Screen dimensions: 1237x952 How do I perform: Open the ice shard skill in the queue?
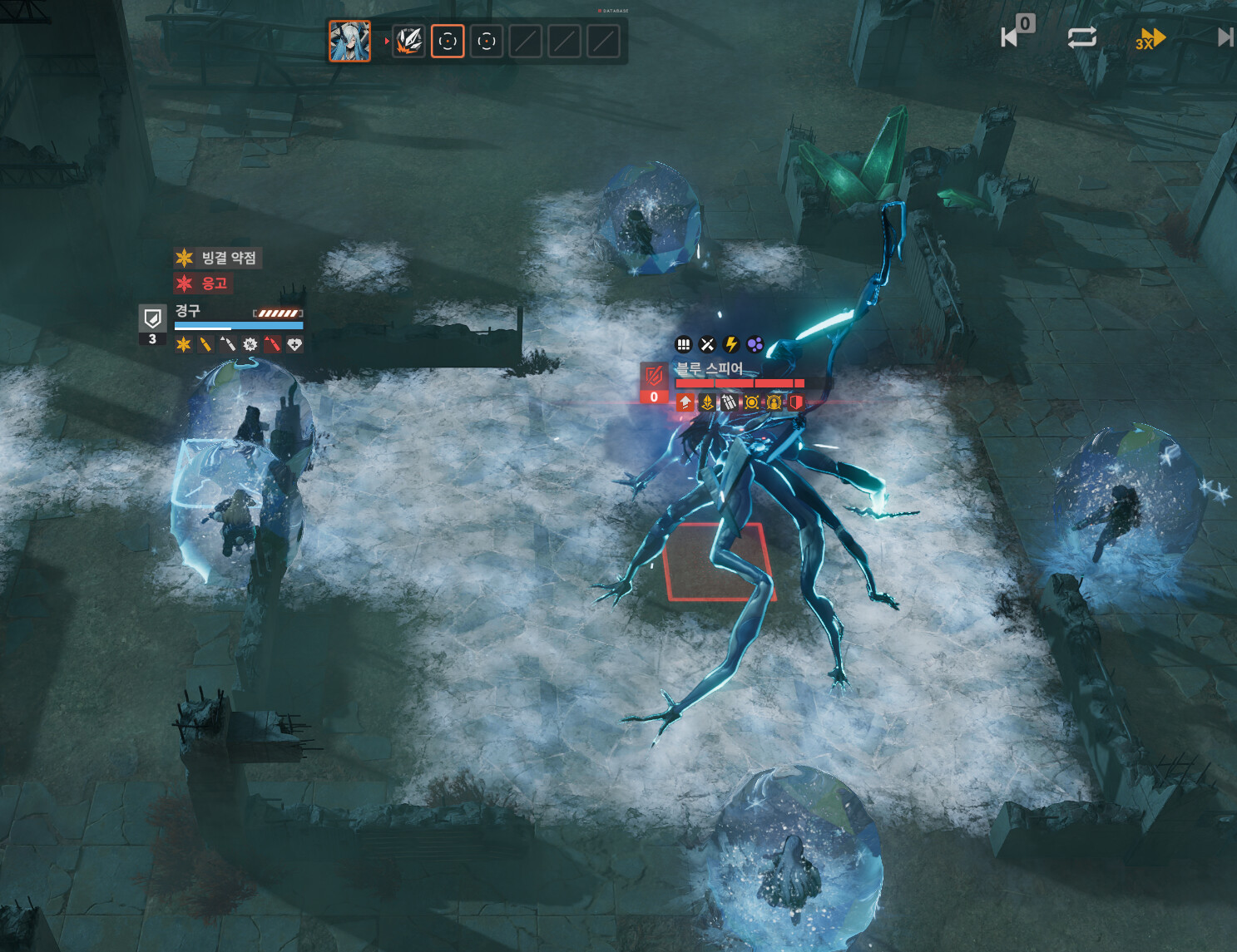tap(408, 41)
